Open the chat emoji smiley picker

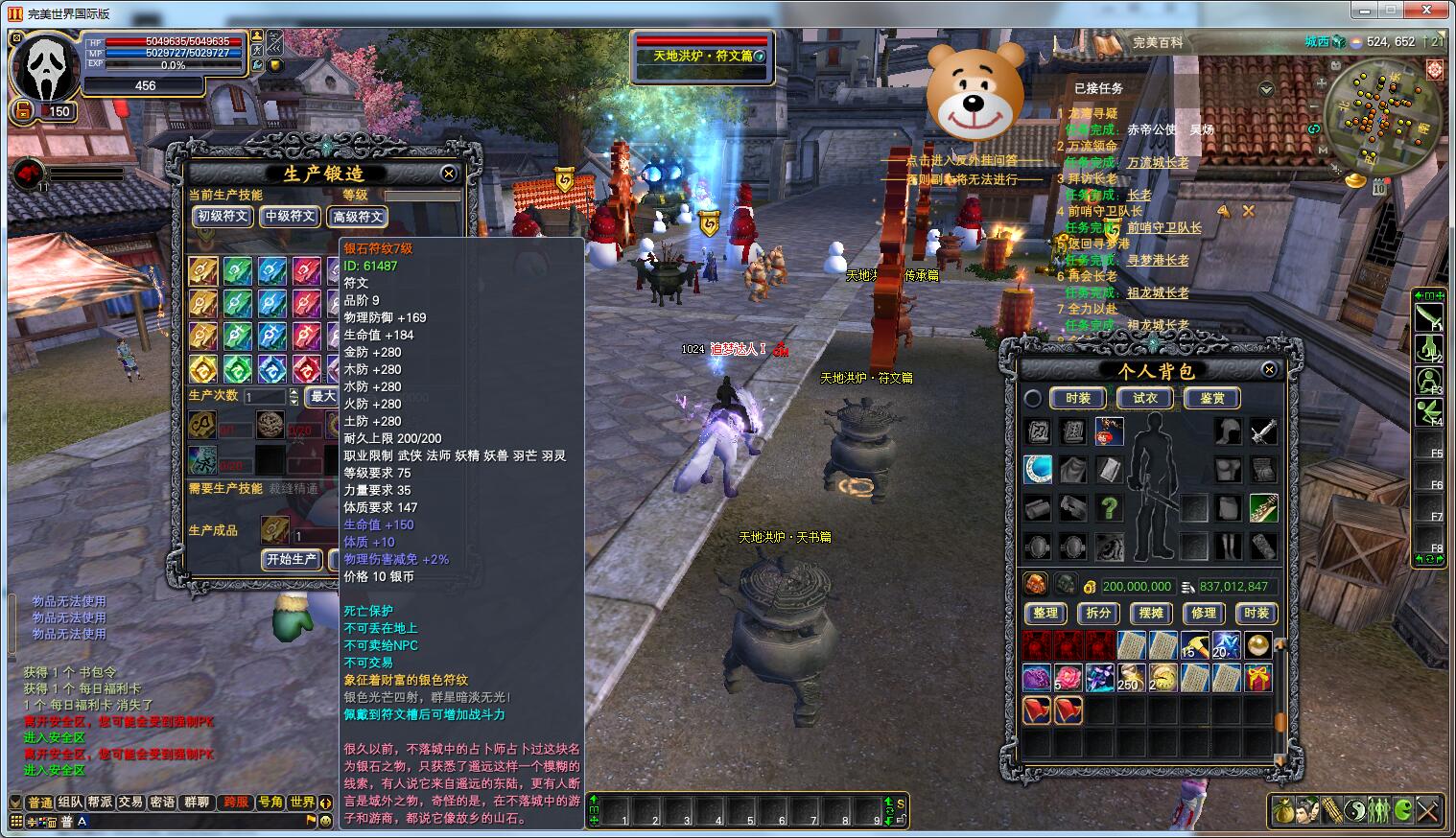pos(325,822)
